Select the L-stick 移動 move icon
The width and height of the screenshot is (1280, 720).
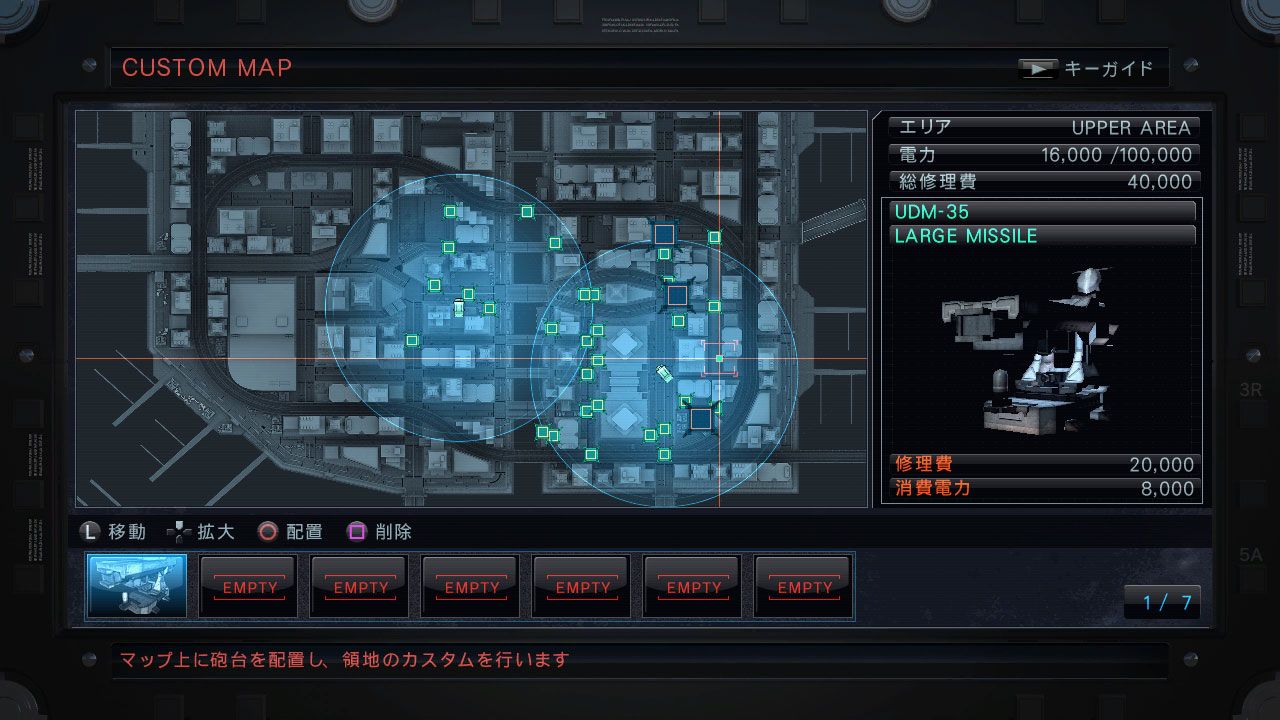click(89, 531)
